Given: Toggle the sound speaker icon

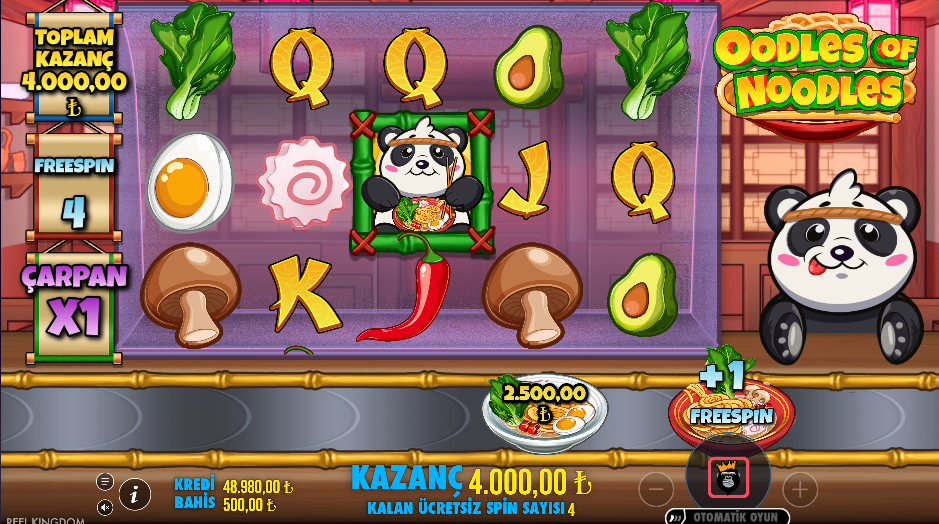Looking at the screenshot, I should click(105, 507).
